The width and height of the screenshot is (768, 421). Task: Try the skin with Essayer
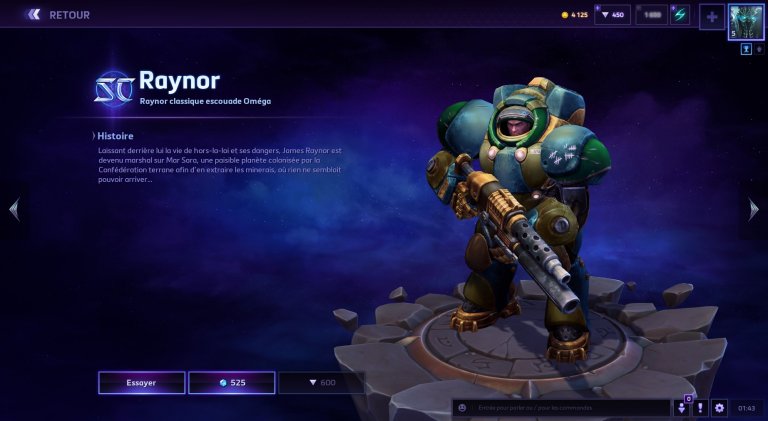click(141, 383)
